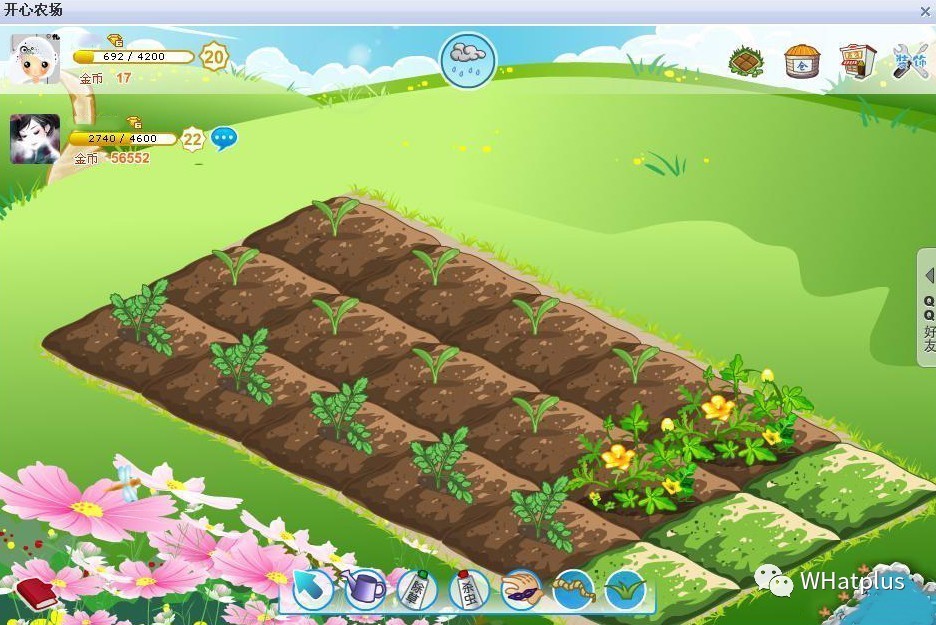936x625 pixels.
Task: Choose the 除草 weed killer tool
Action: 417,589
